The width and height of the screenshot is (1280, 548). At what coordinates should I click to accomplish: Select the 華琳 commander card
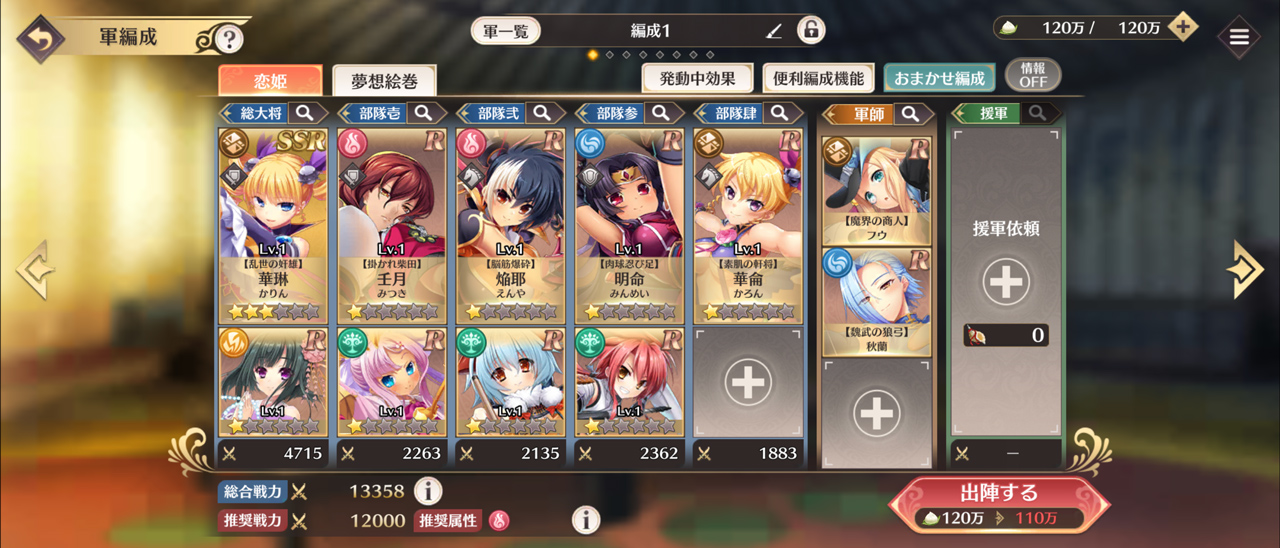tap(273, 225)
